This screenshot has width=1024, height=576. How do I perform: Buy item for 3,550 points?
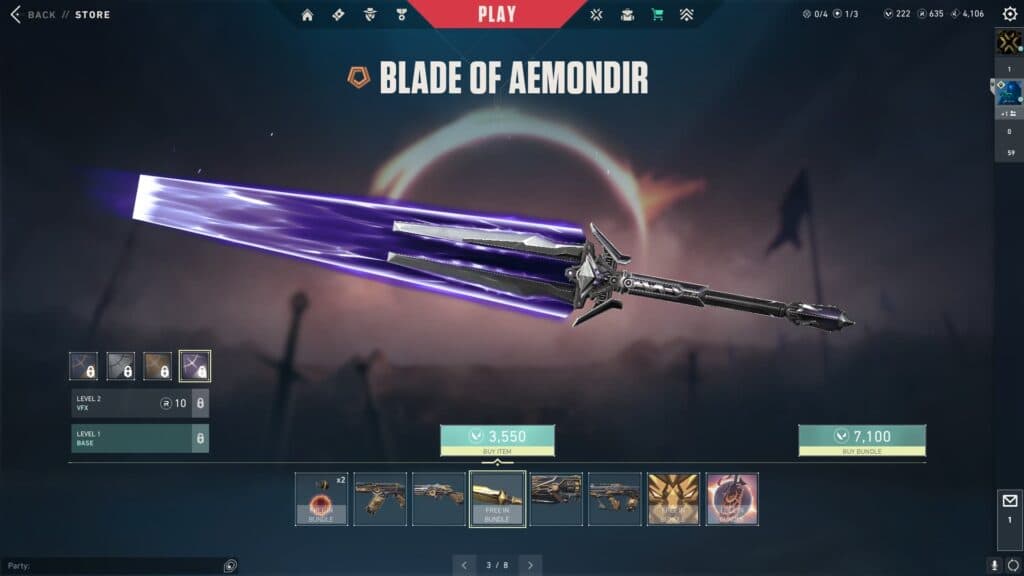pyautogui.click(x=497, y=437)
